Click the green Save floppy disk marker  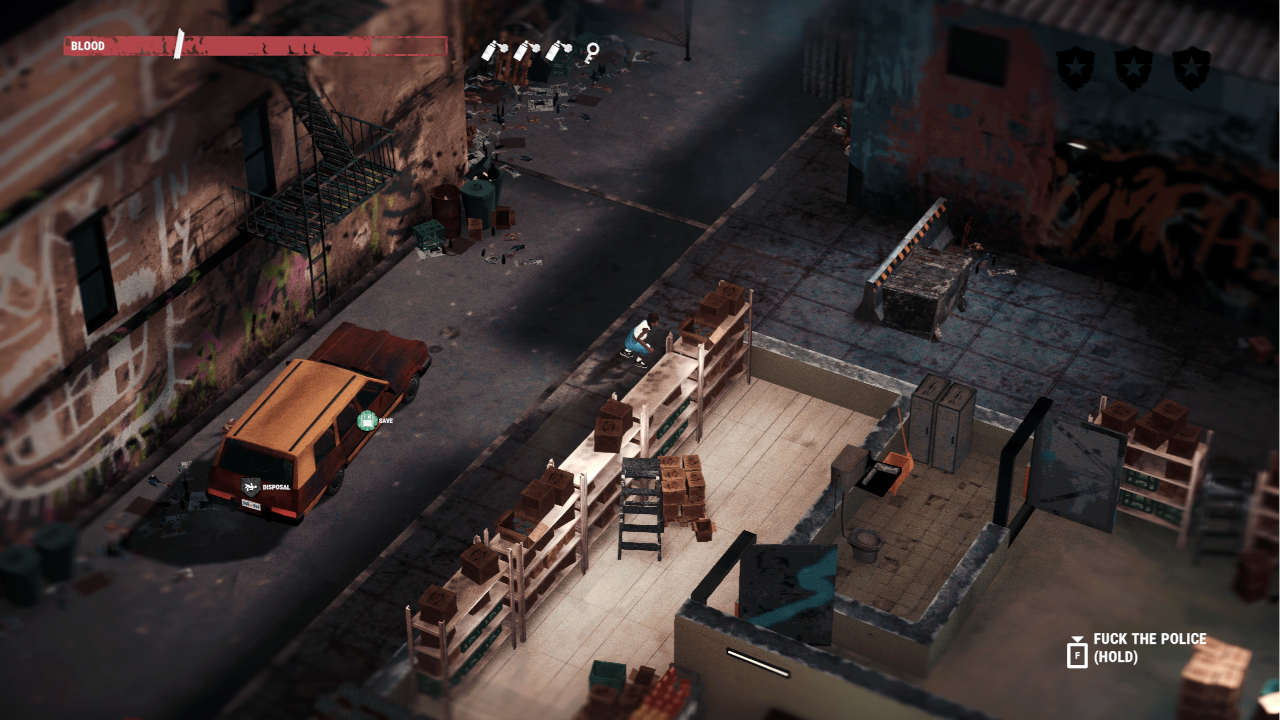[x=367, y=421]
